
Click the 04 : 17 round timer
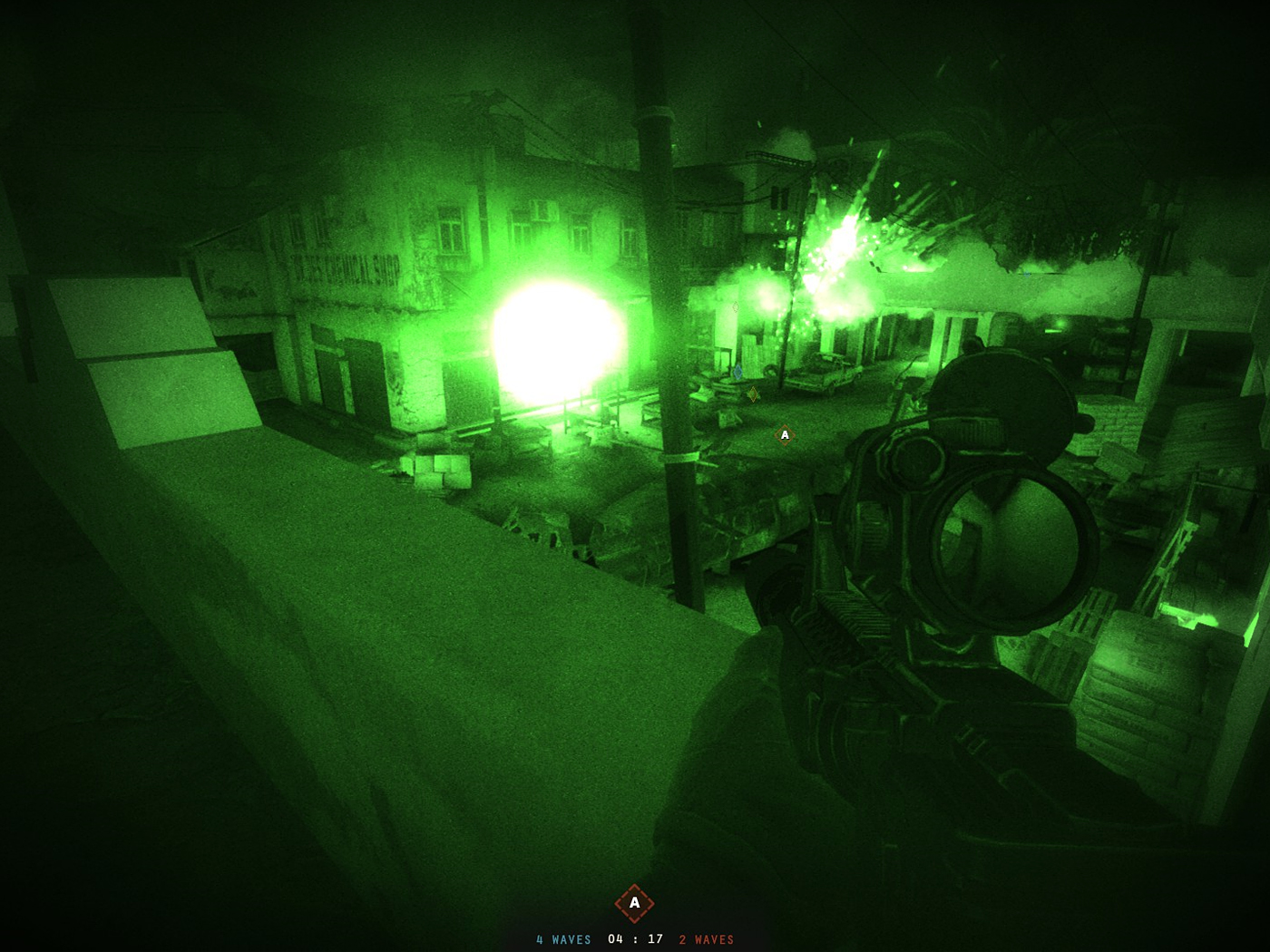point(635,939)
